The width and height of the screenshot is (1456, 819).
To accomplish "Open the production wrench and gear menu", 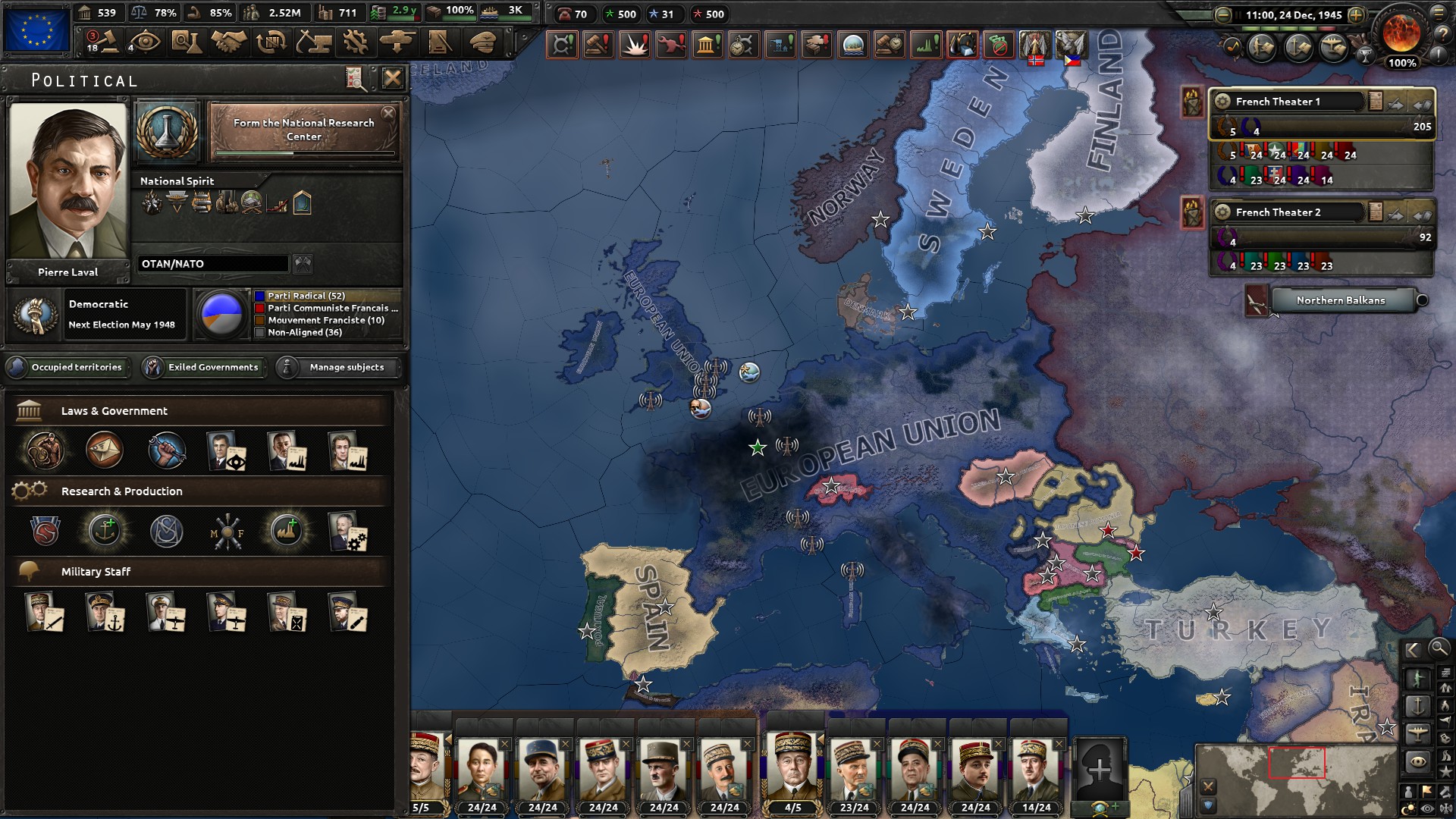I will 355,42.
